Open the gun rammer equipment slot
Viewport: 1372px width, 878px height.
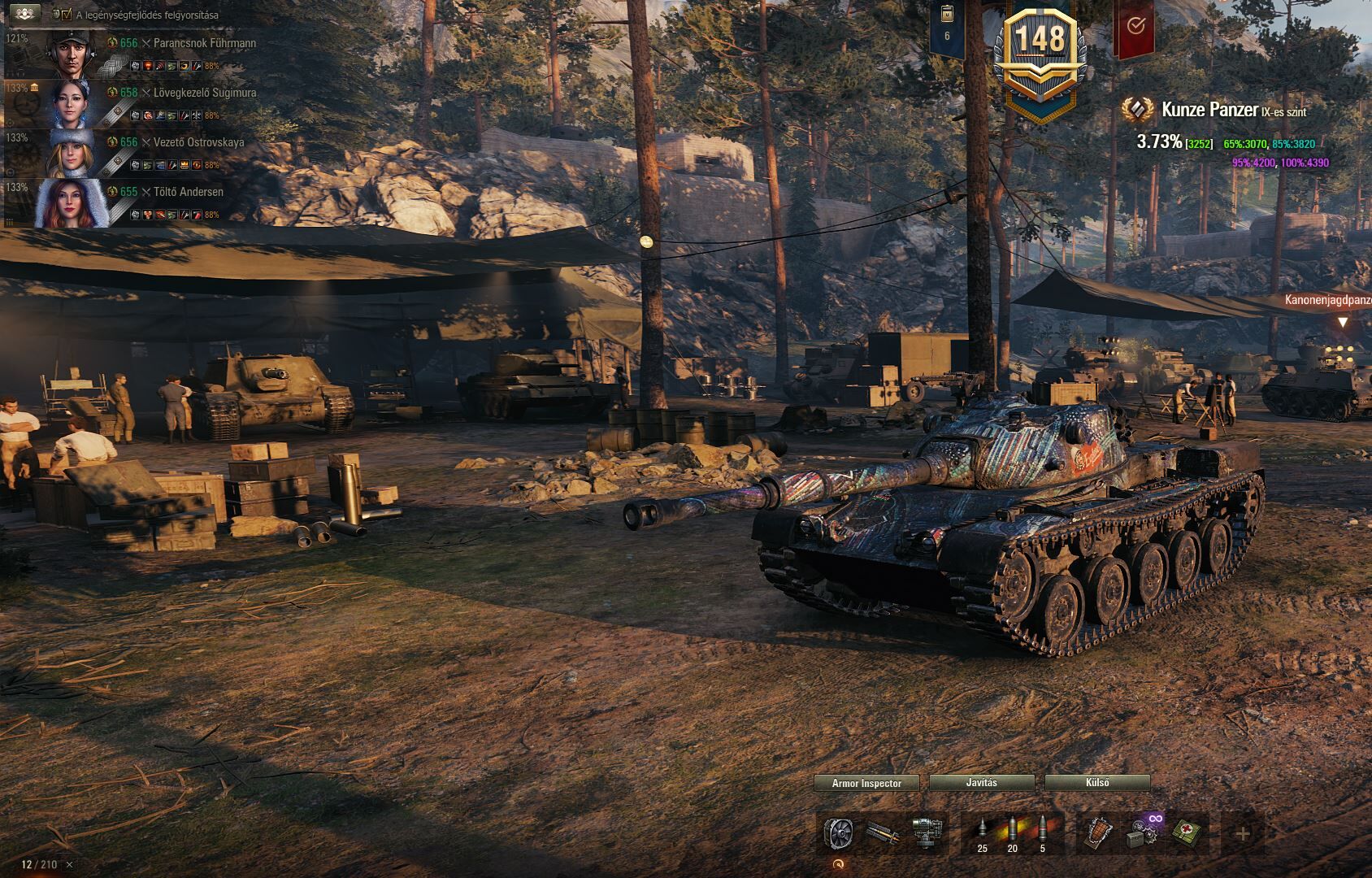tap(881, 833)
